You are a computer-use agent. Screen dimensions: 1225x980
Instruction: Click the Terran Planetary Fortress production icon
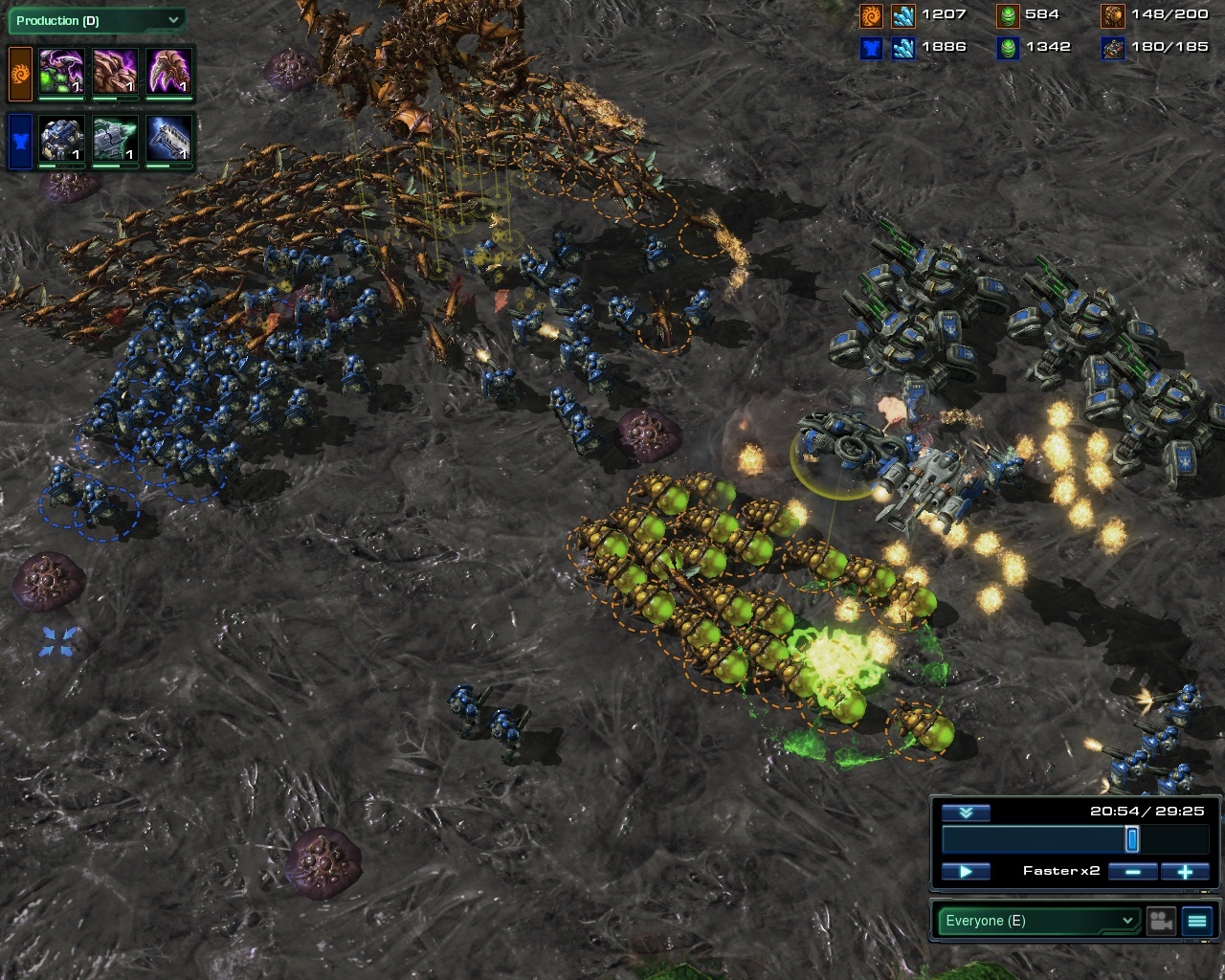62,140
